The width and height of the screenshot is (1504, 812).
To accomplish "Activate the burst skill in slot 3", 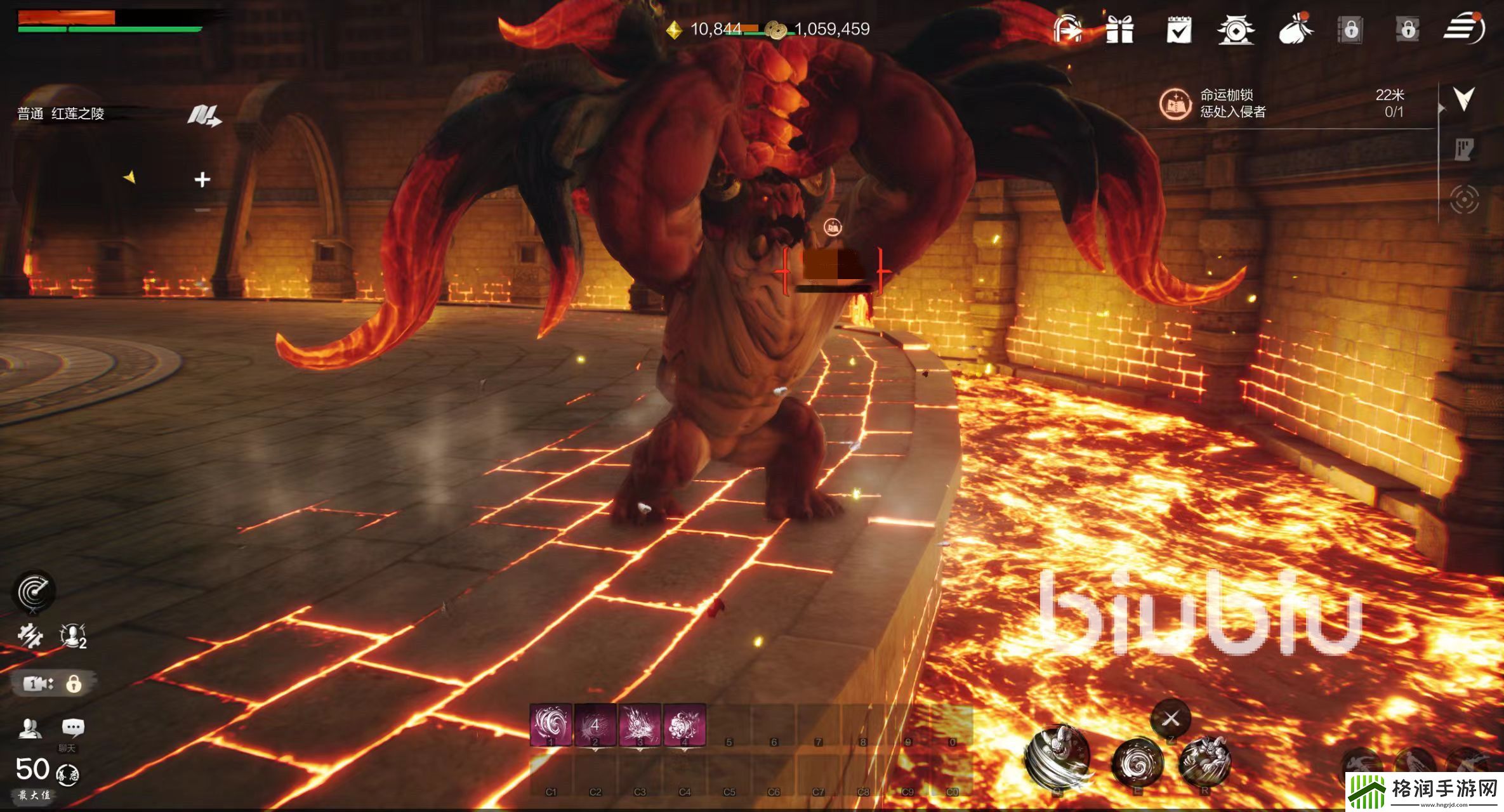I will click(640, 724).
